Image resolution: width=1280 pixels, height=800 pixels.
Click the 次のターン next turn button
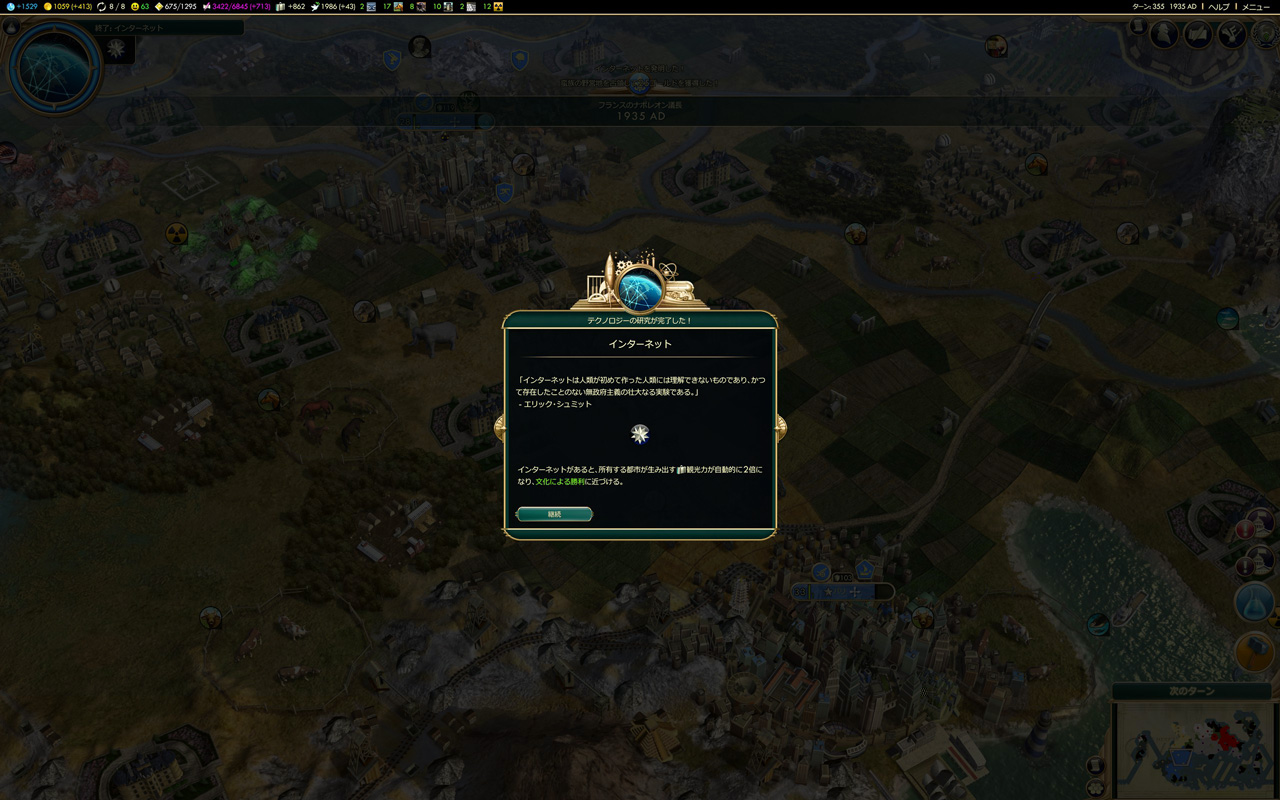point(1190,691)
